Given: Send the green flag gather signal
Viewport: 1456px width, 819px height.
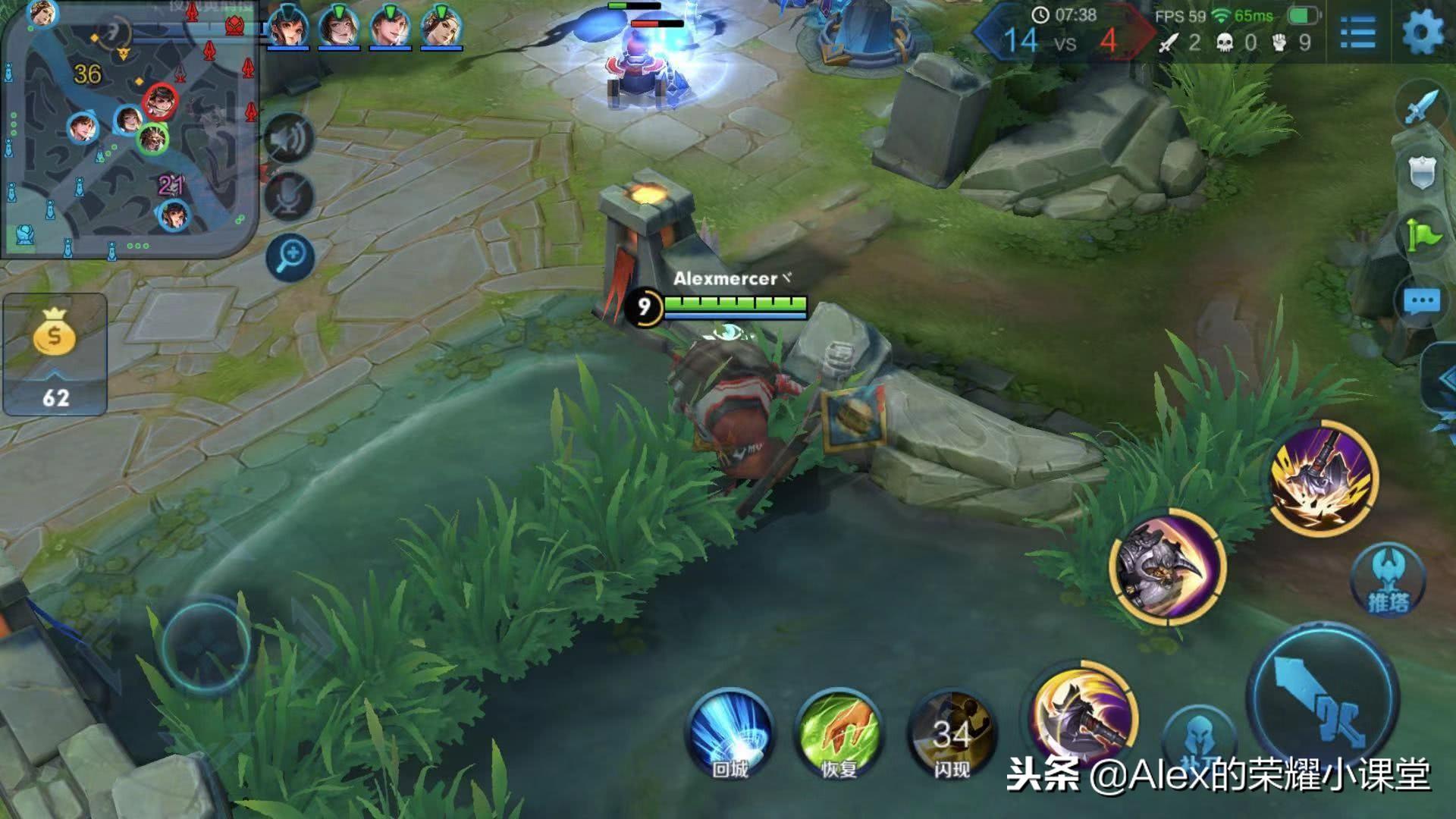Looking at the screenshot, I should click(x=1423, y=237).
